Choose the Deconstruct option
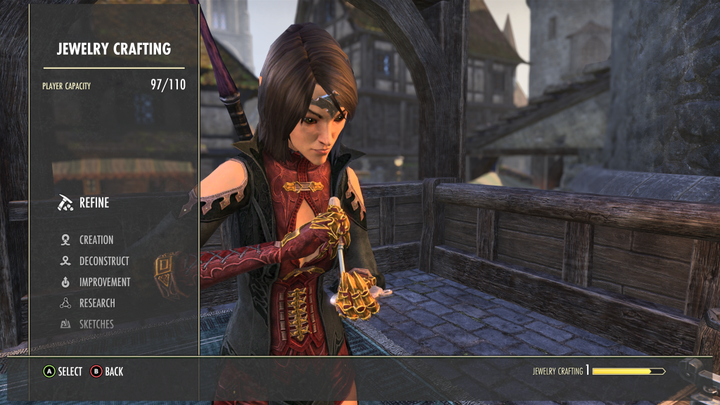720x405 pixels. [103, 261]
